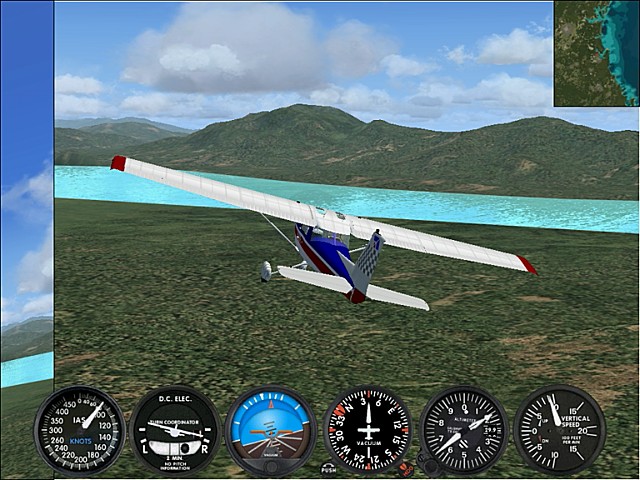Viewport: 640px width, 480px height.
Task: Open the overhead minimap view
Action: click(x=596, y=52)
